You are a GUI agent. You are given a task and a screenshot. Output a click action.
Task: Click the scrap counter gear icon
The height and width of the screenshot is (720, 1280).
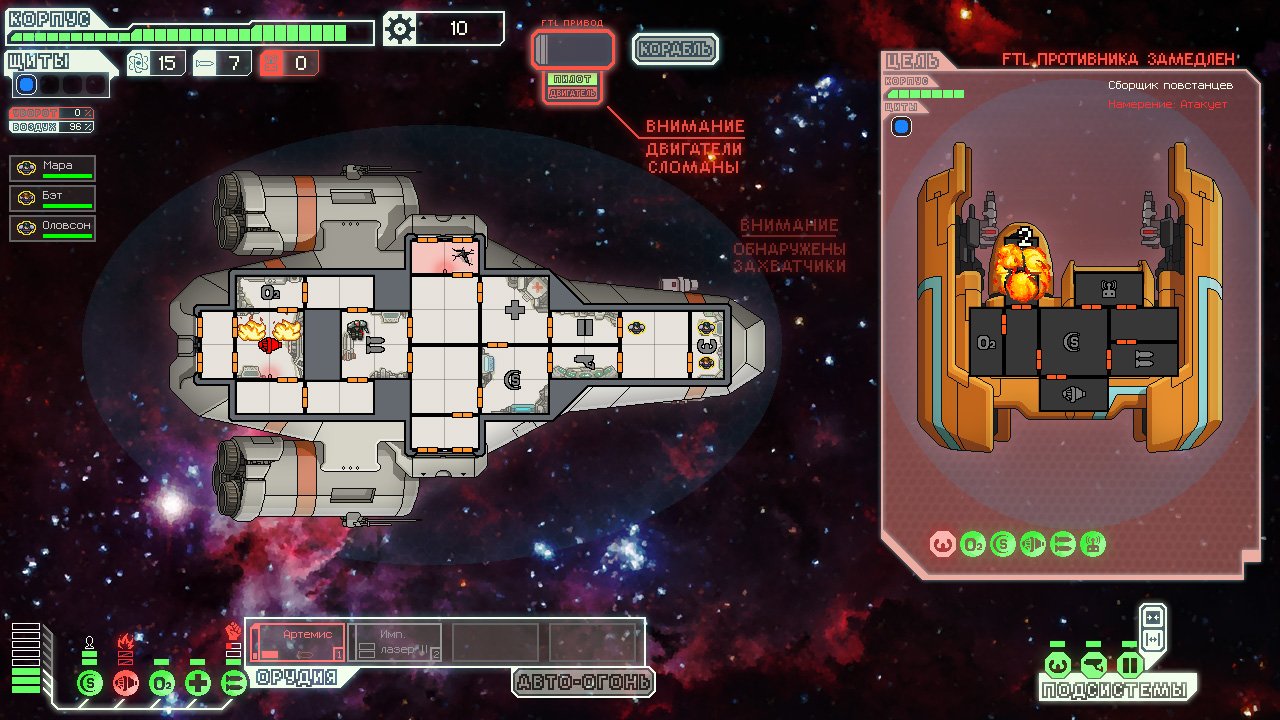pos(400,29)
